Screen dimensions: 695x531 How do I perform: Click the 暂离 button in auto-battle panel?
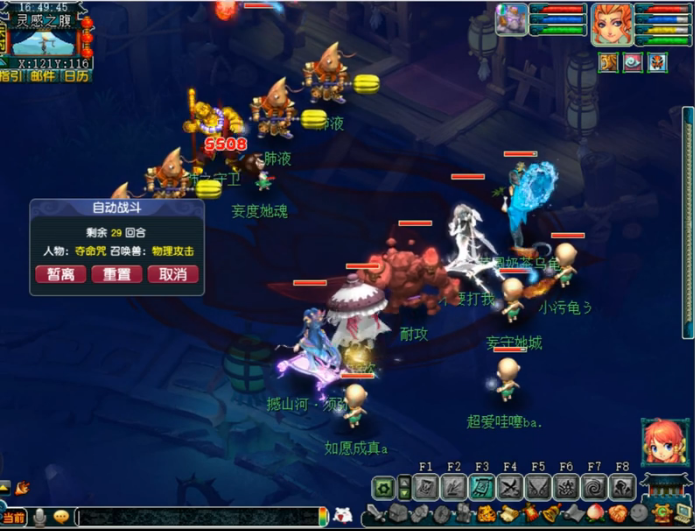click(x=60, y=274)
